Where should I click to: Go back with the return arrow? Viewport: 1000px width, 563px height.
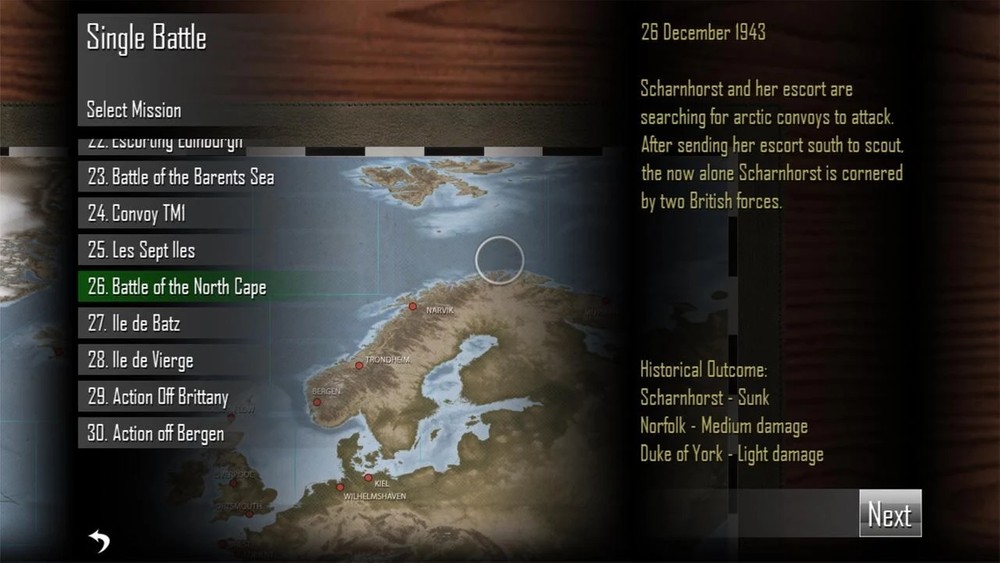tap(99, 541)
